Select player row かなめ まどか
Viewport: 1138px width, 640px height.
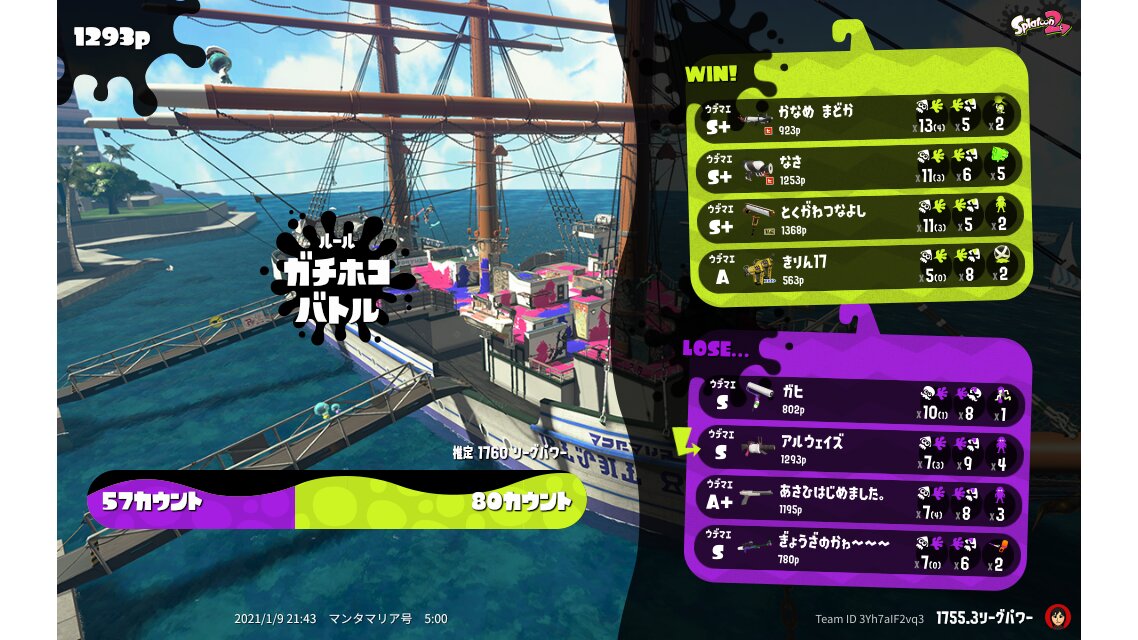pyautogui.click(x=858, y=117)
